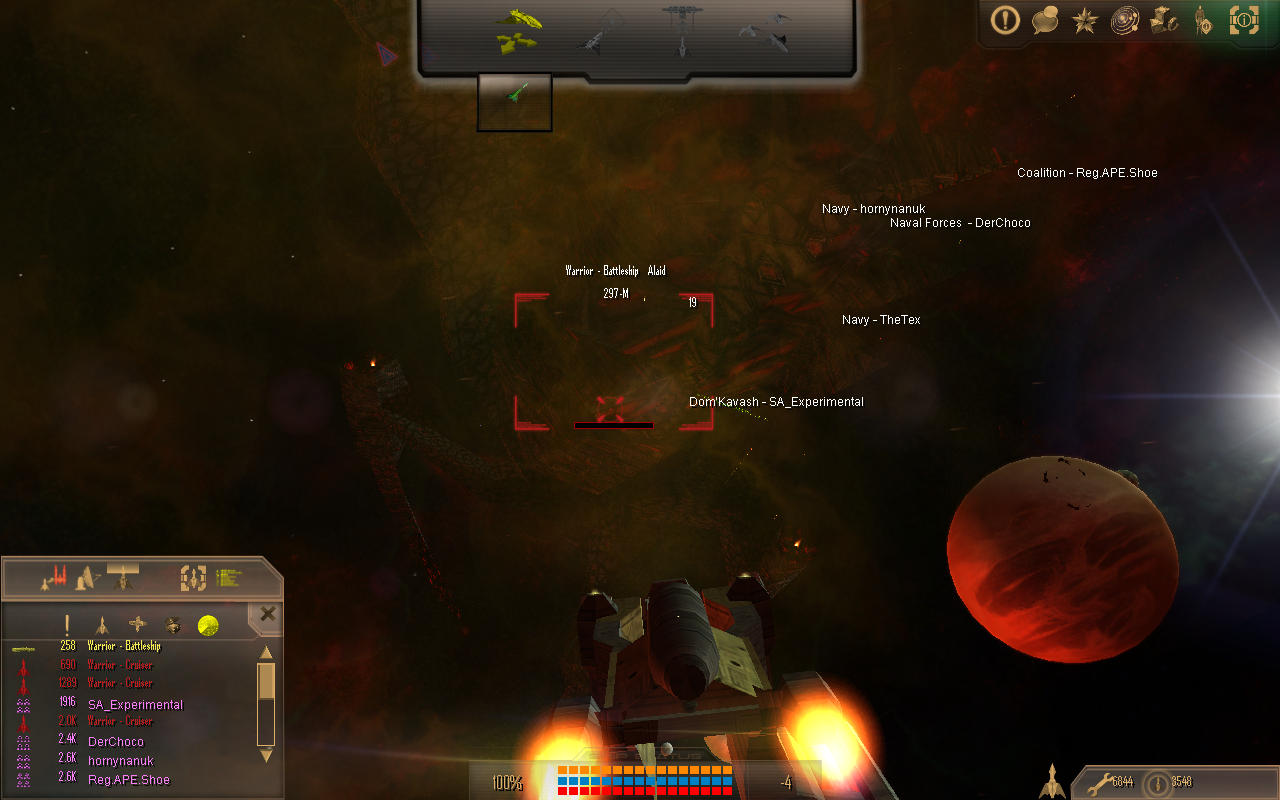Toggle the loot filter in contact list
The width and height of the screenshot is (1280, 800).
(x=173, y=624)
